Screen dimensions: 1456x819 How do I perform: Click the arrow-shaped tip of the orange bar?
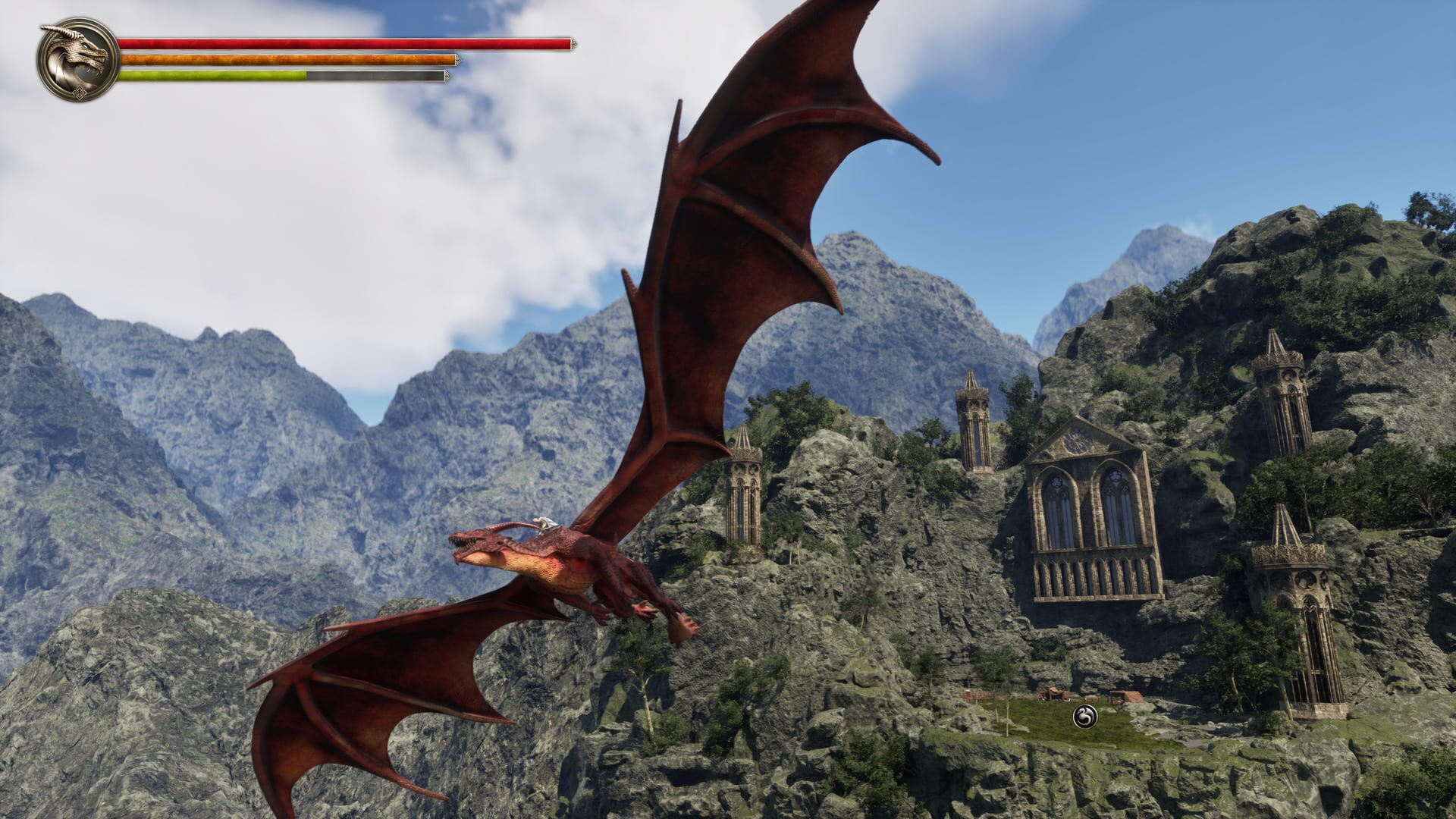point(459,60)
